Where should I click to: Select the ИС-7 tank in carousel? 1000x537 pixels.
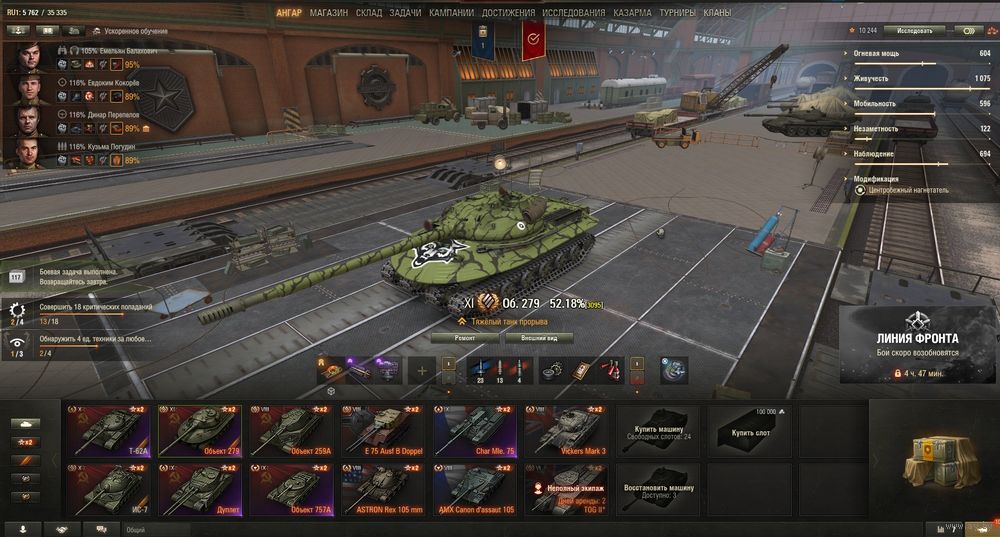point(109,491)
